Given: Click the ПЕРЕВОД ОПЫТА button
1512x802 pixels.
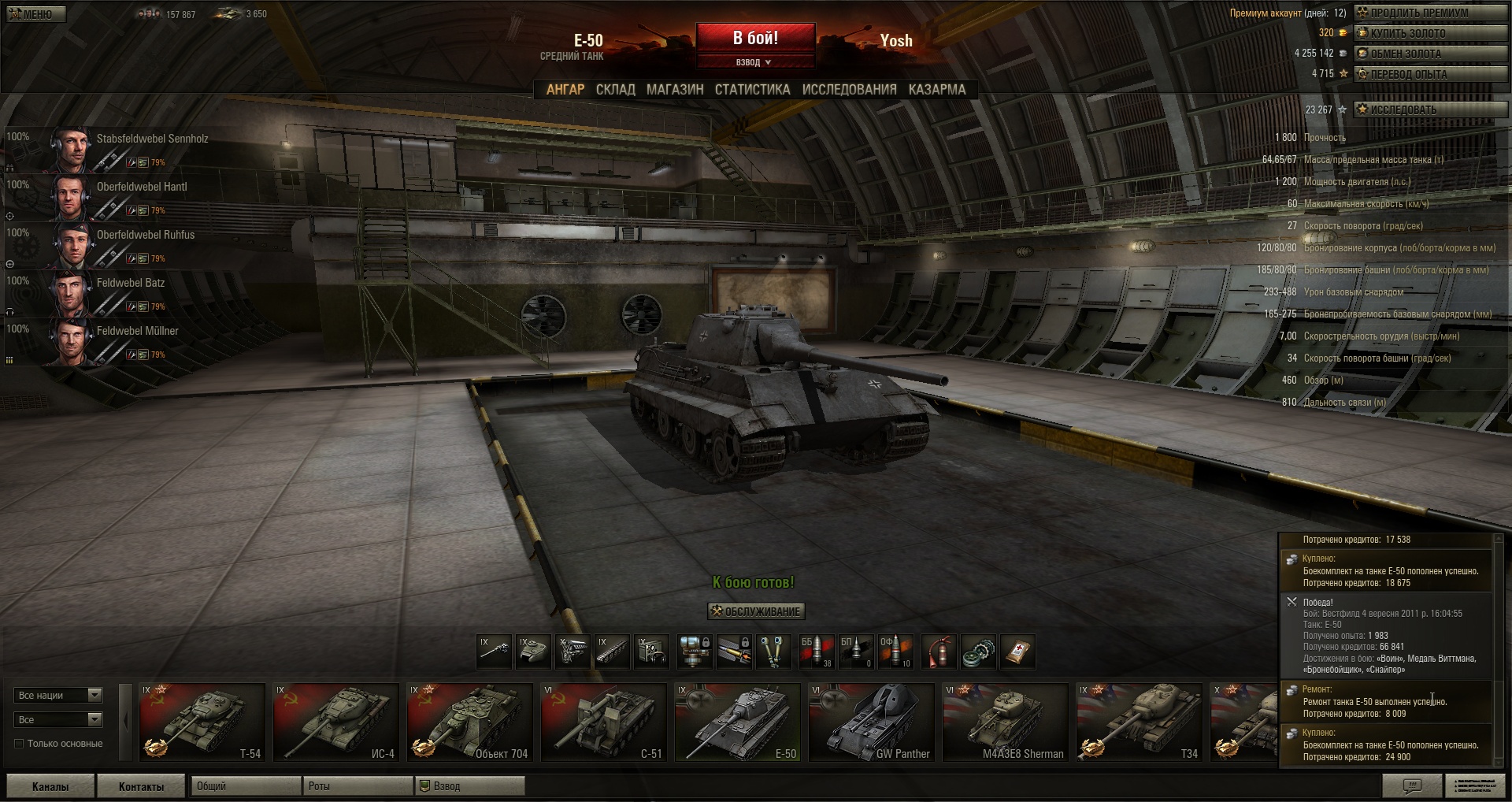Looking at the screenshot, I should pyautogui.click(x=1429, y=74).
